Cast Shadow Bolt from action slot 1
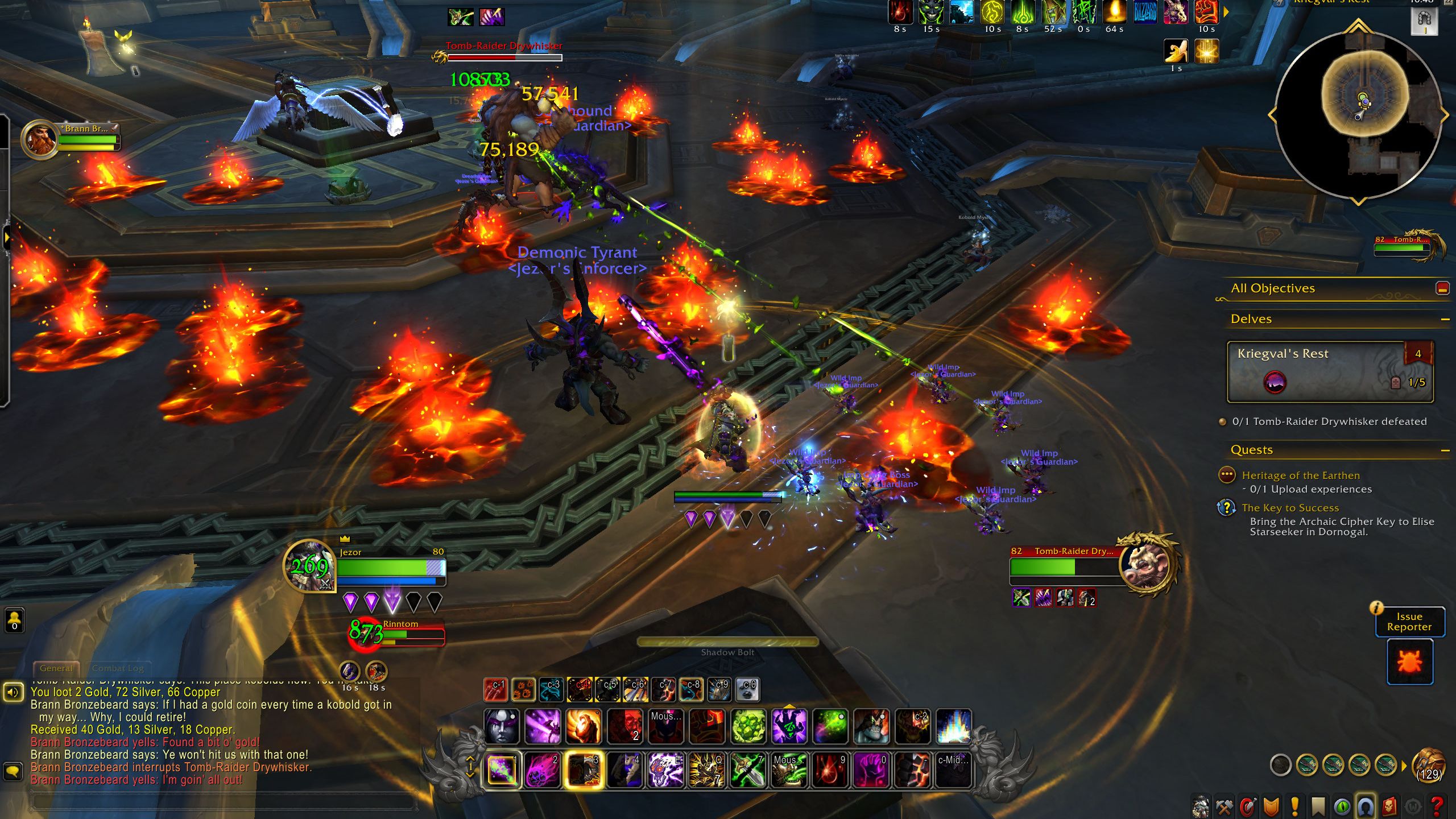The width and height of the screenshot is (1456, 819). pos(502,770)
